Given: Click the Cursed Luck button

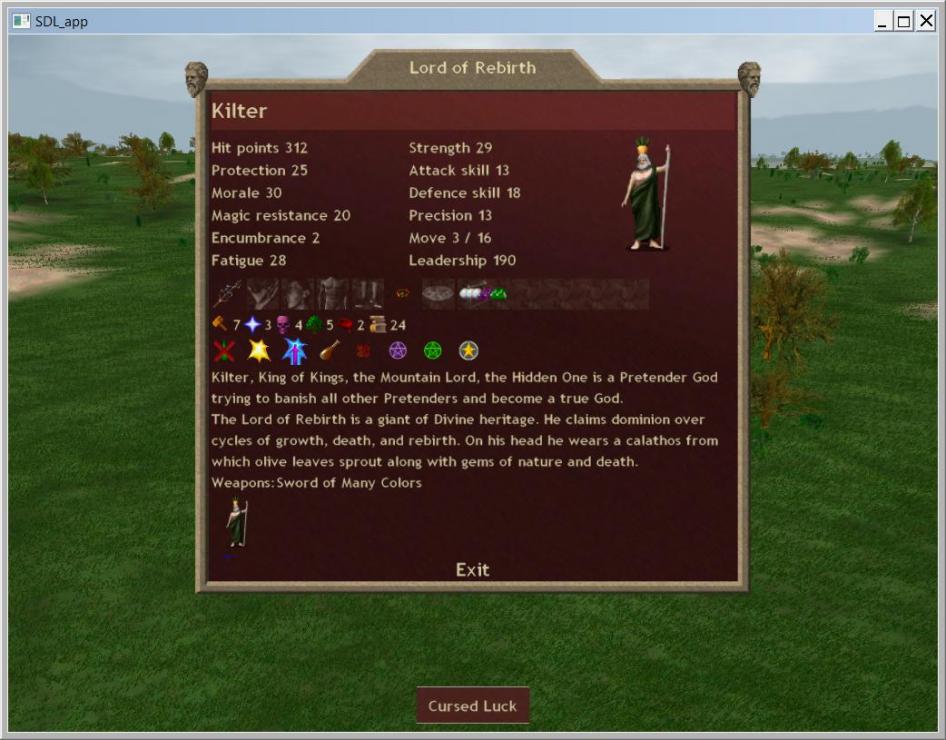Looking at the screenshot, I should pyautogui.click(x=472, y=706).
